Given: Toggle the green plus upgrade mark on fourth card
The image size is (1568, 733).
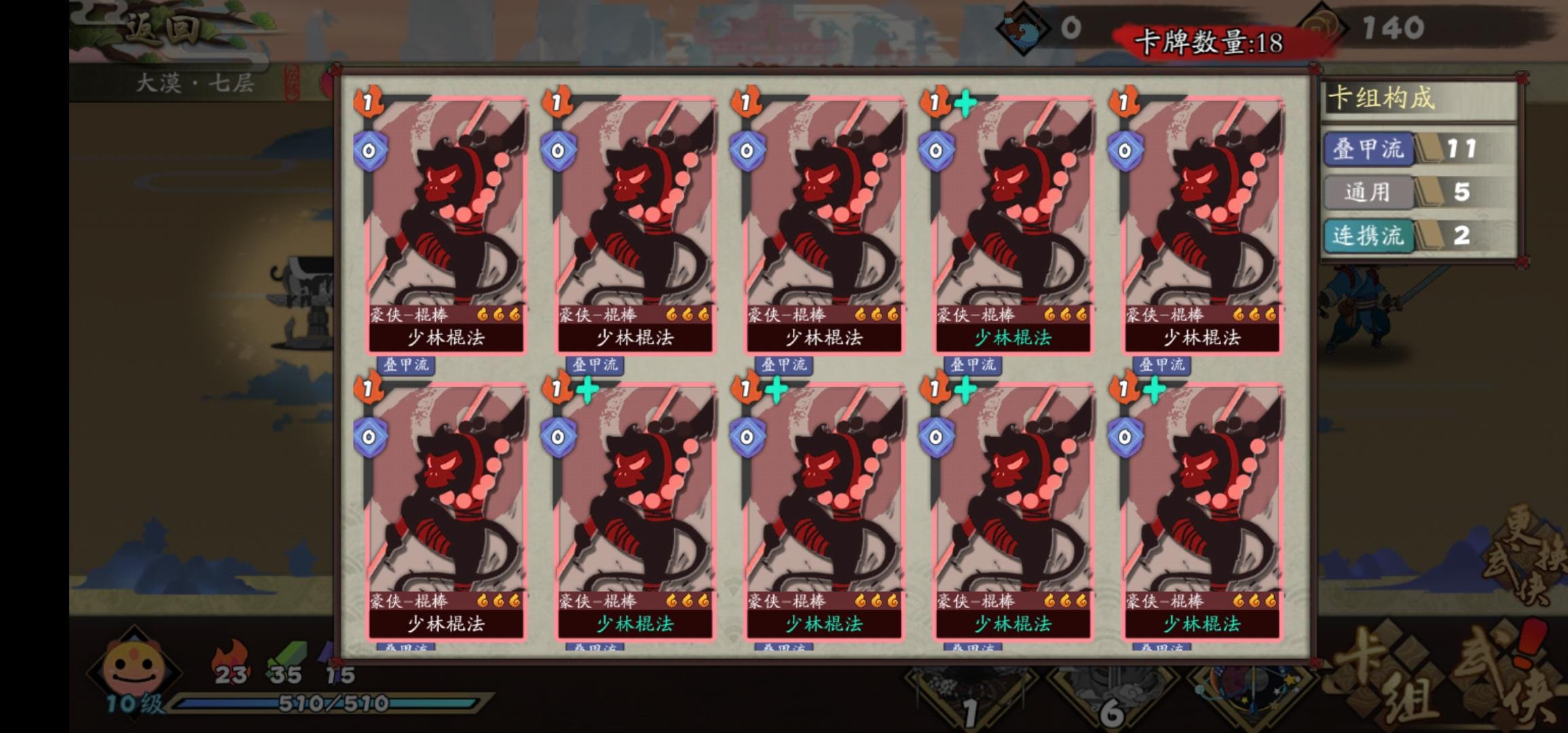Looking at the screenshot, I should point(963,102).
